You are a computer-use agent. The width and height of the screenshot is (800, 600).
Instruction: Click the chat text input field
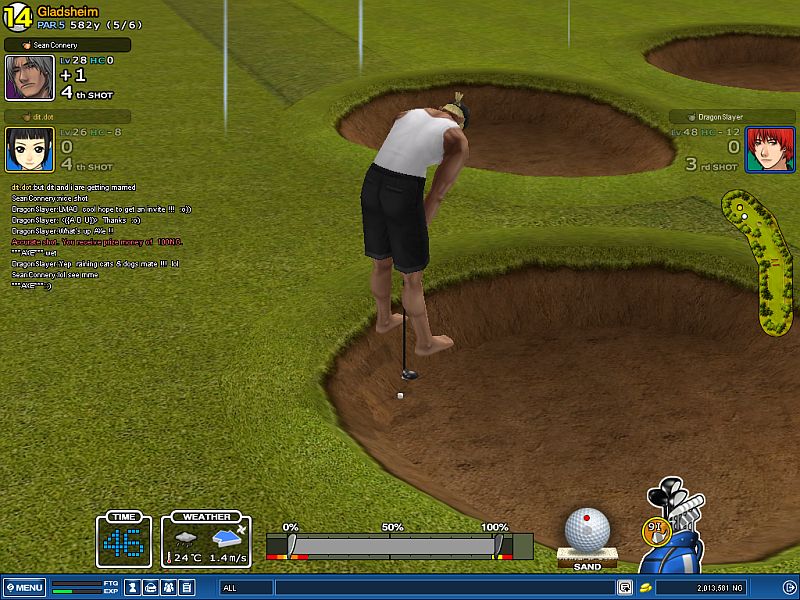pyautogui.click(x=445, y=587)
